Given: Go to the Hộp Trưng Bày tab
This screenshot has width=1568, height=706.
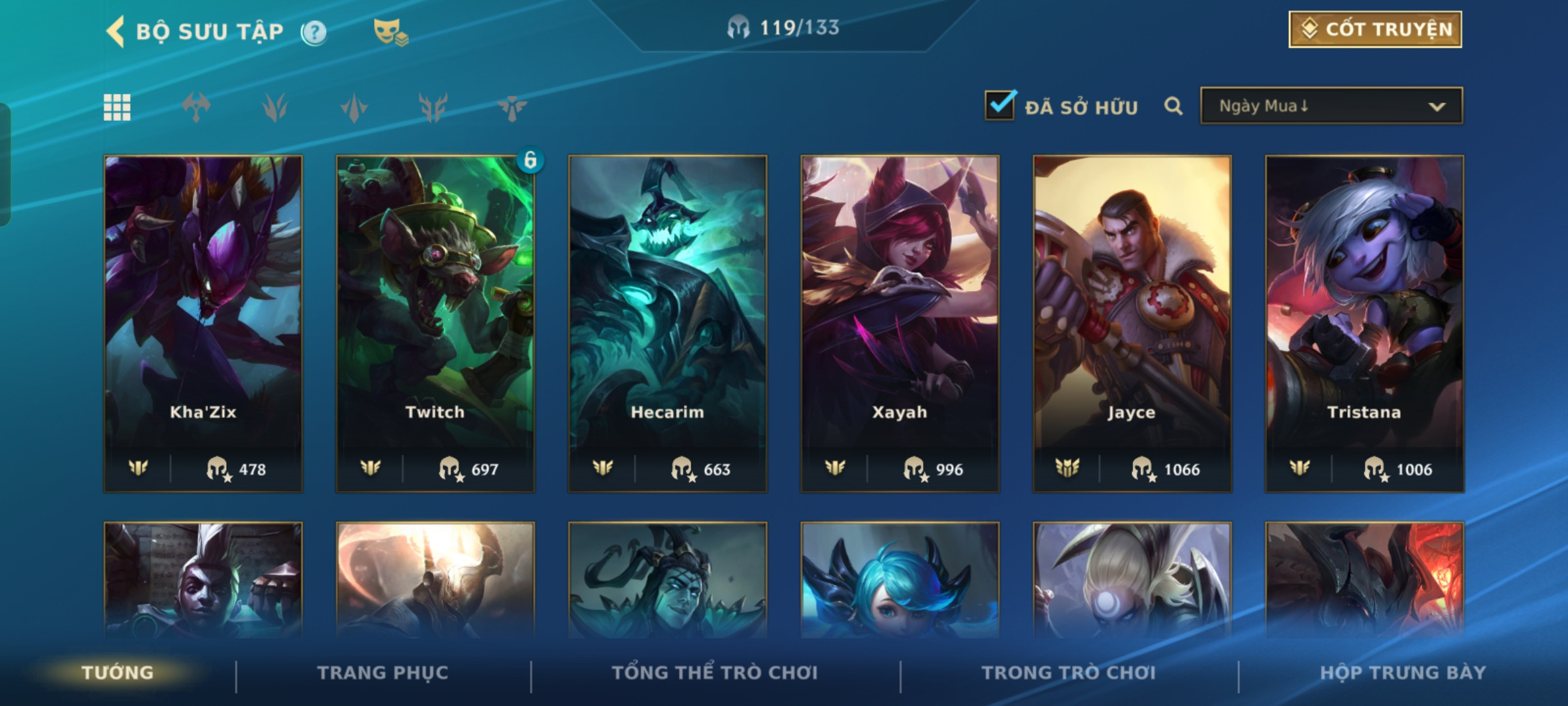Looking at the screenshot, I should coord(1403,673).
